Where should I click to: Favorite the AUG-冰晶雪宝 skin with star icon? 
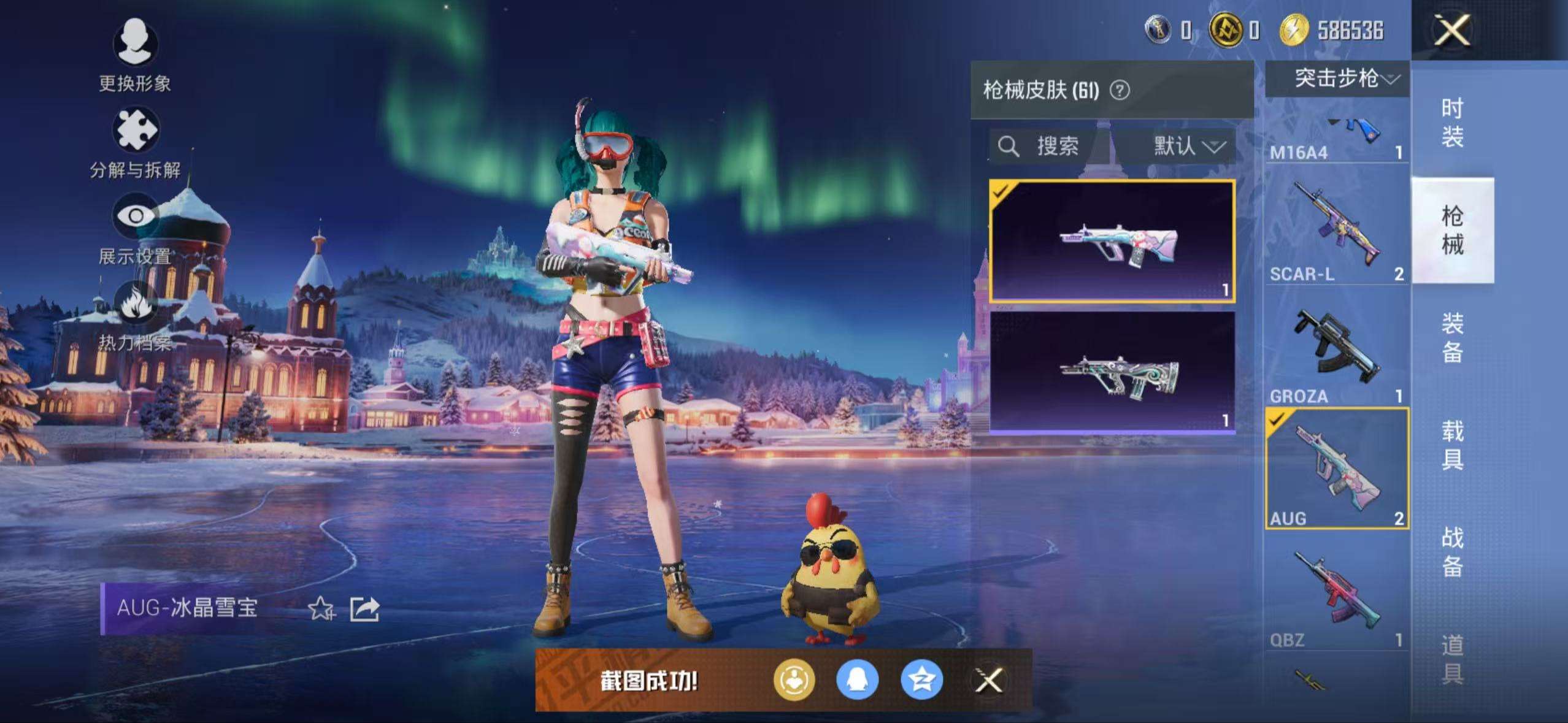point(321,609)
